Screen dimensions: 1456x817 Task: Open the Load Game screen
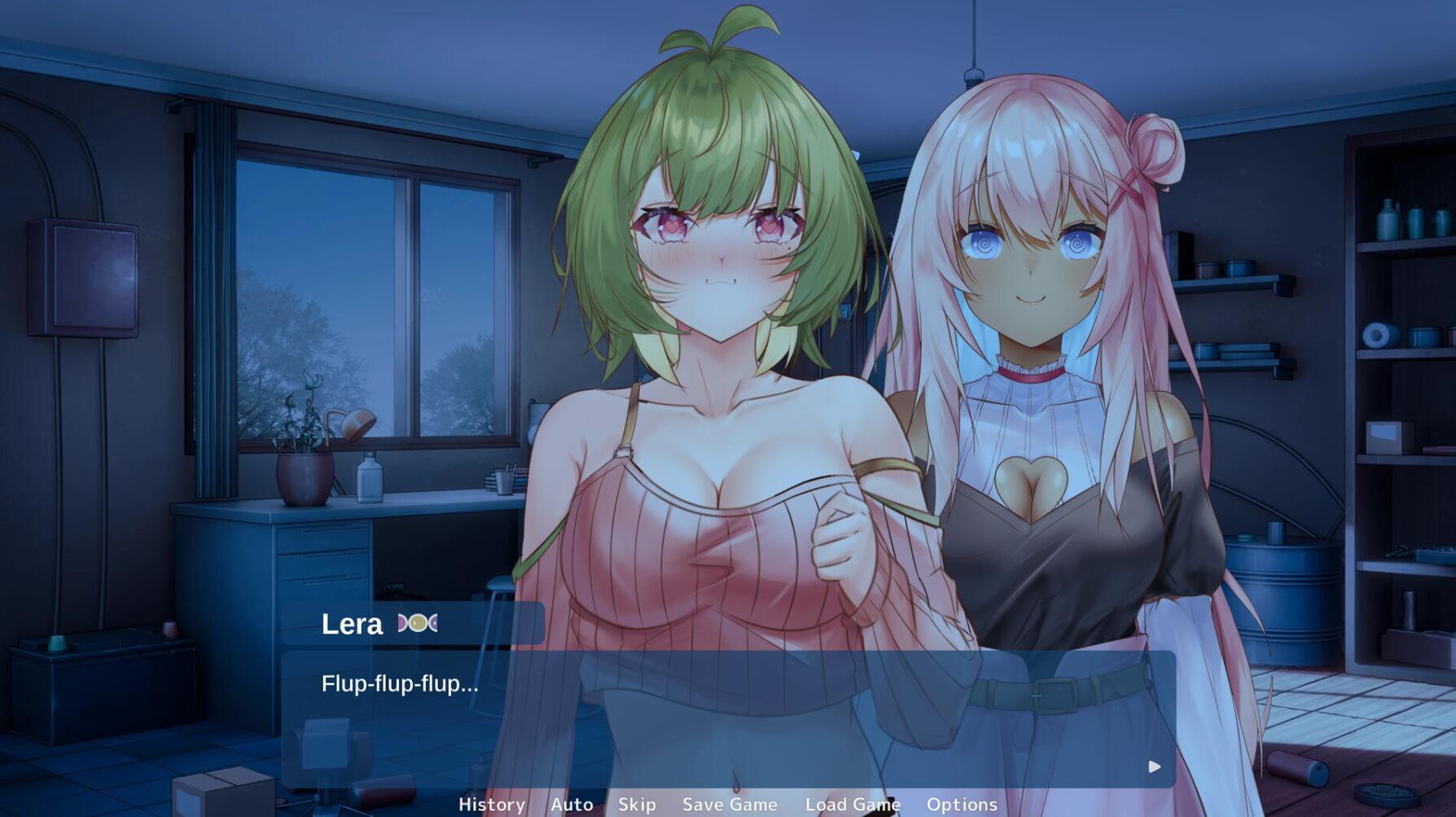tap(852, 804)
